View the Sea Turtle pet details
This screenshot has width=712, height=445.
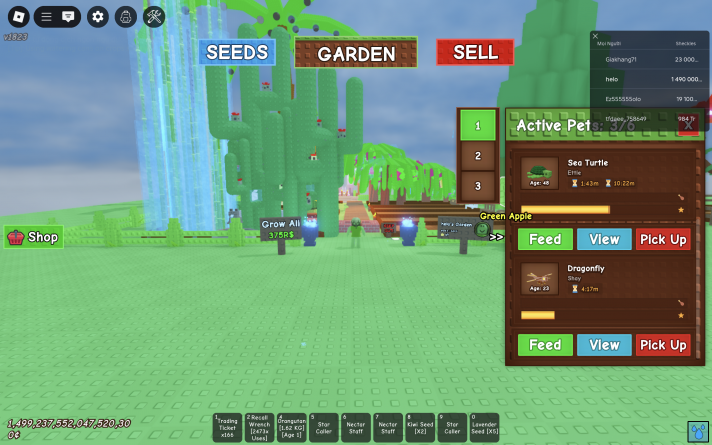pos(604,239)
